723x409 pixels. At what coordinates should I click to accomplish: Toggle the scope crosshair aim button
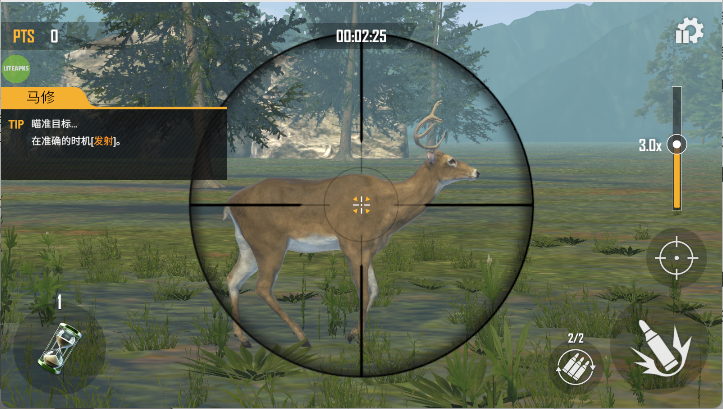[676, 259]
